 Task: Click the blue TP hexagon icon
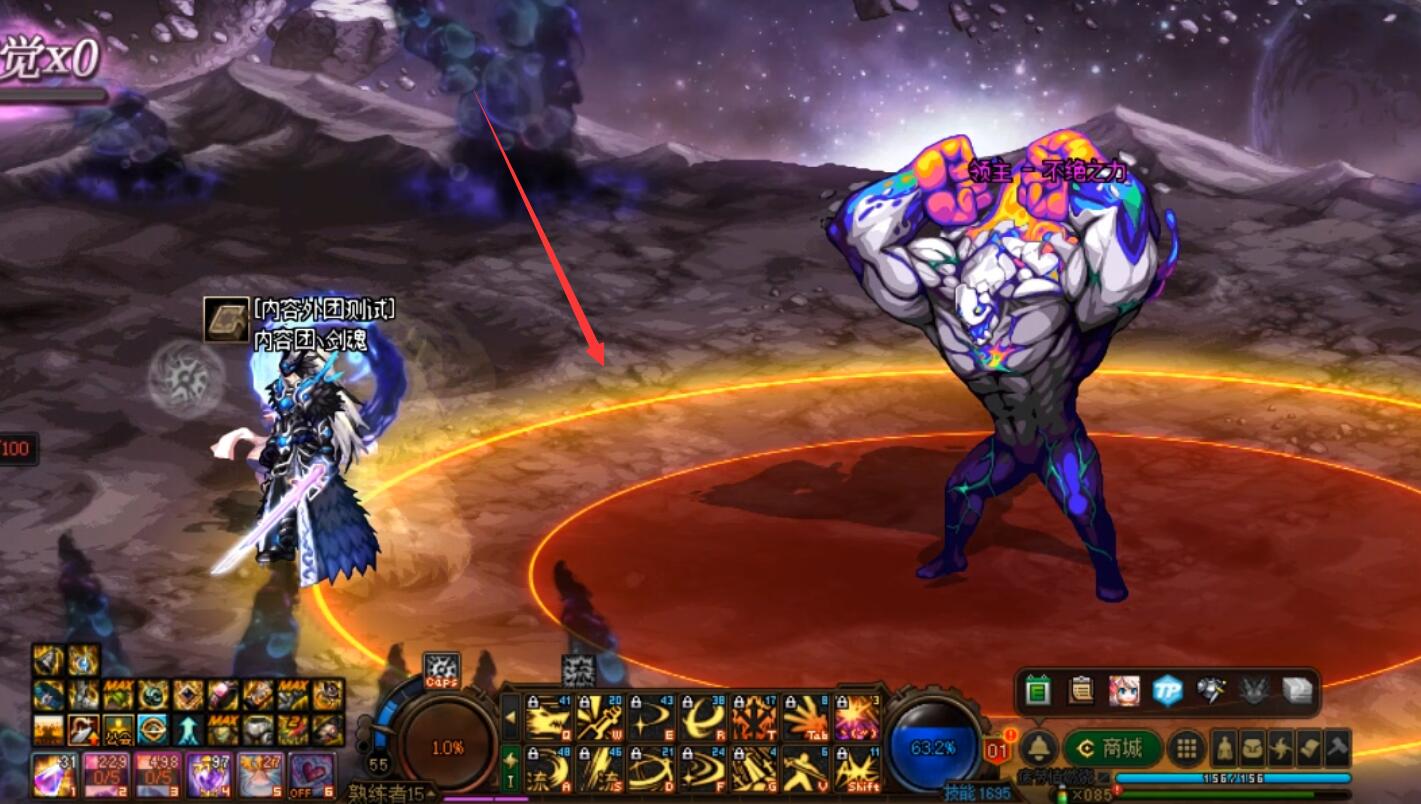coord(1167,691)
